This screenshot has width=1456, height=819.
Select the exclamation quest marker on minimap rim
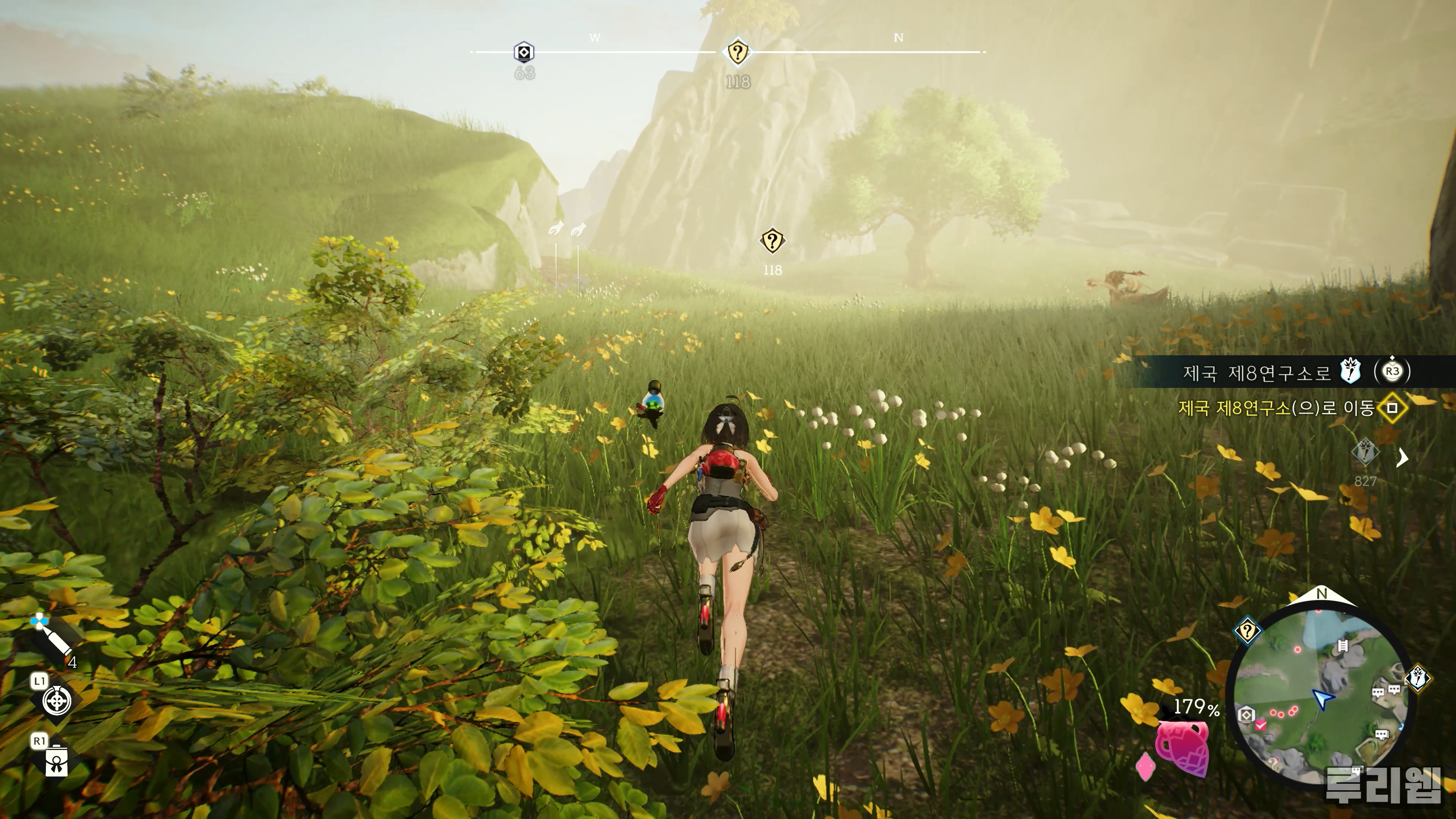click(x=1418, y=677)
